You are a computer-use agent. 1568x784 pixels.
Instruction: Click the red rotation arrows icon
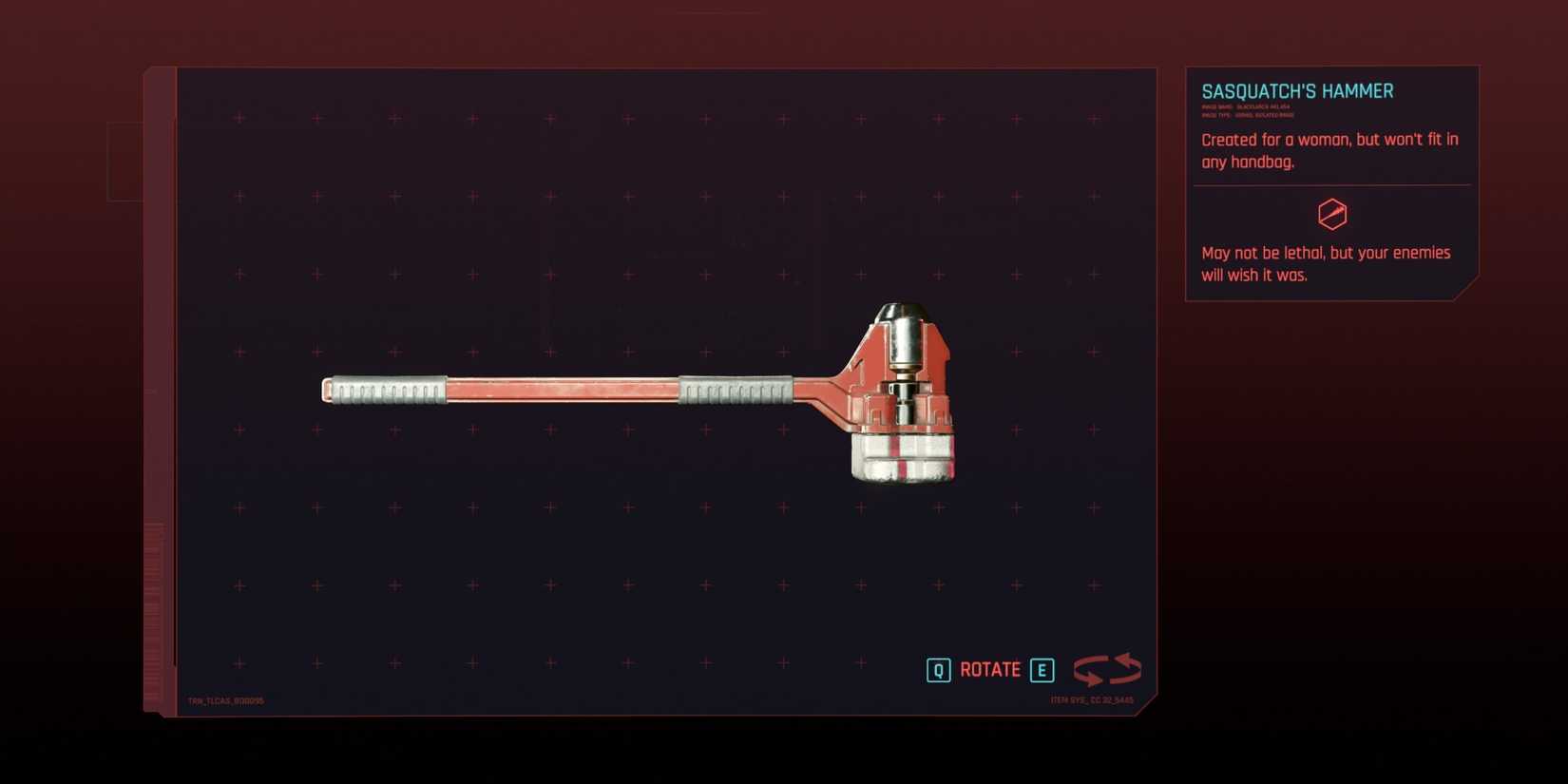(x=1107, y=669)
